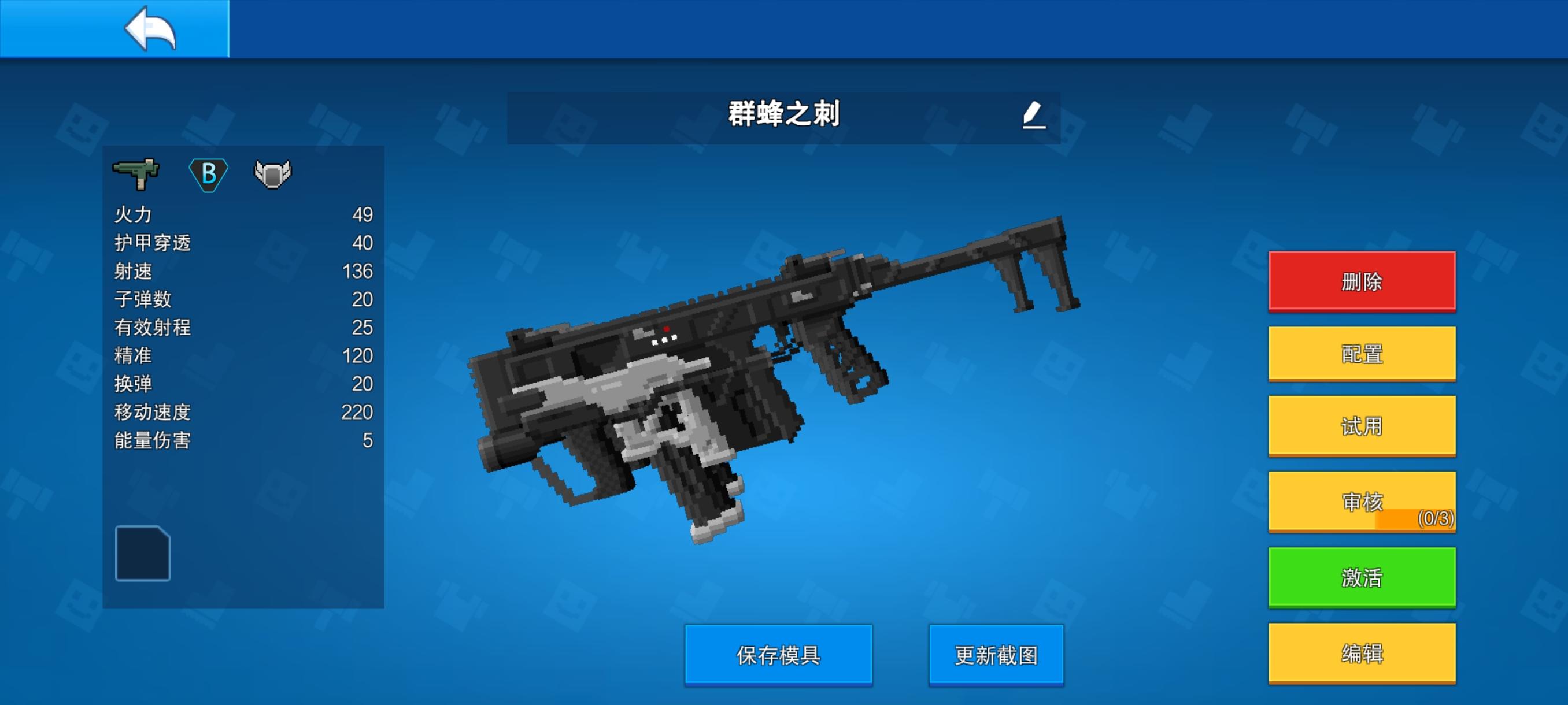The height and width of the screenshot is (705, 1568).
Task: Select the green SMG weapon type icon
Action: pos(136,175)
